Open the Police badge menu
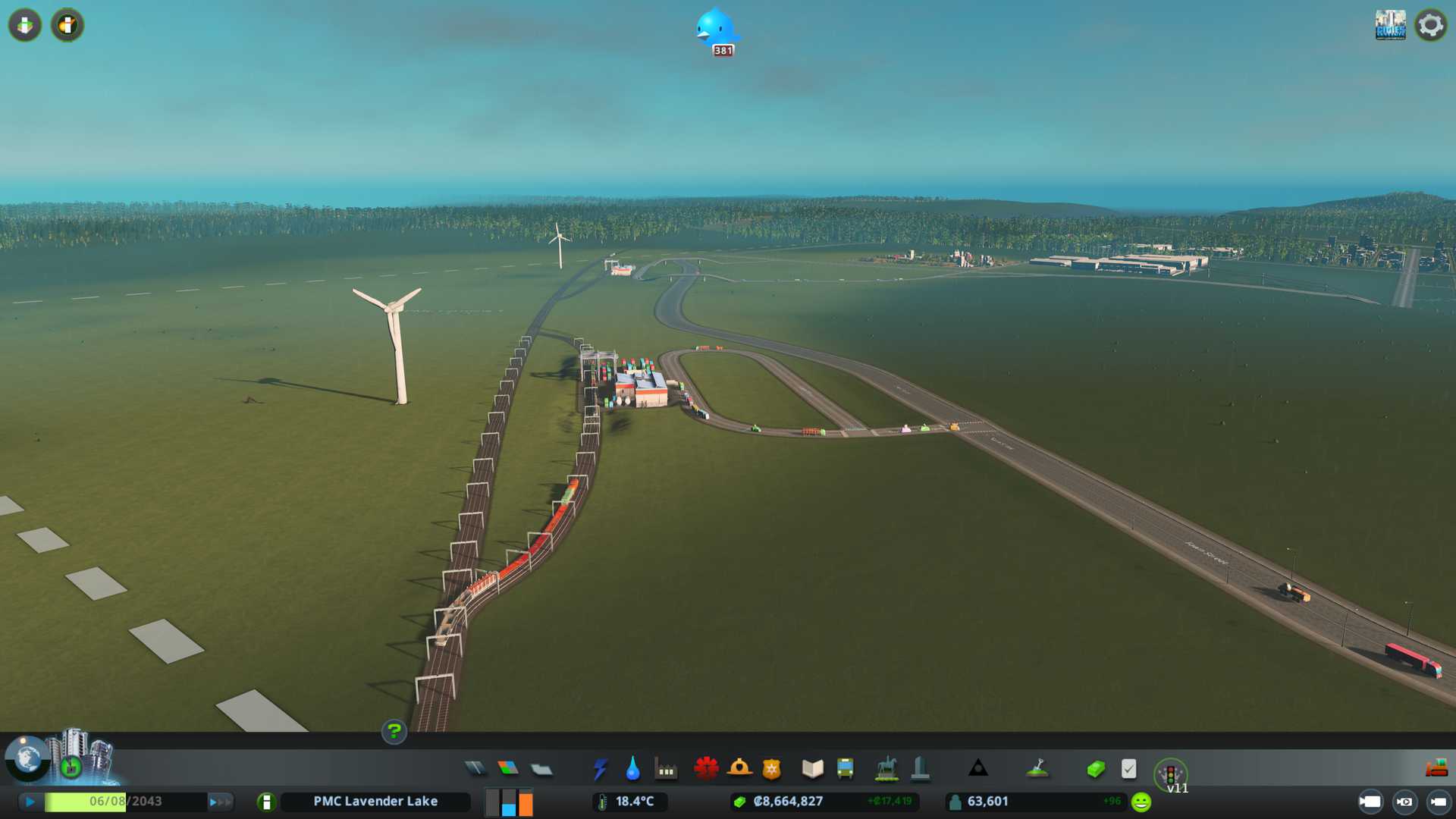This screenshot has height=819, width=1456. (771, 769)
